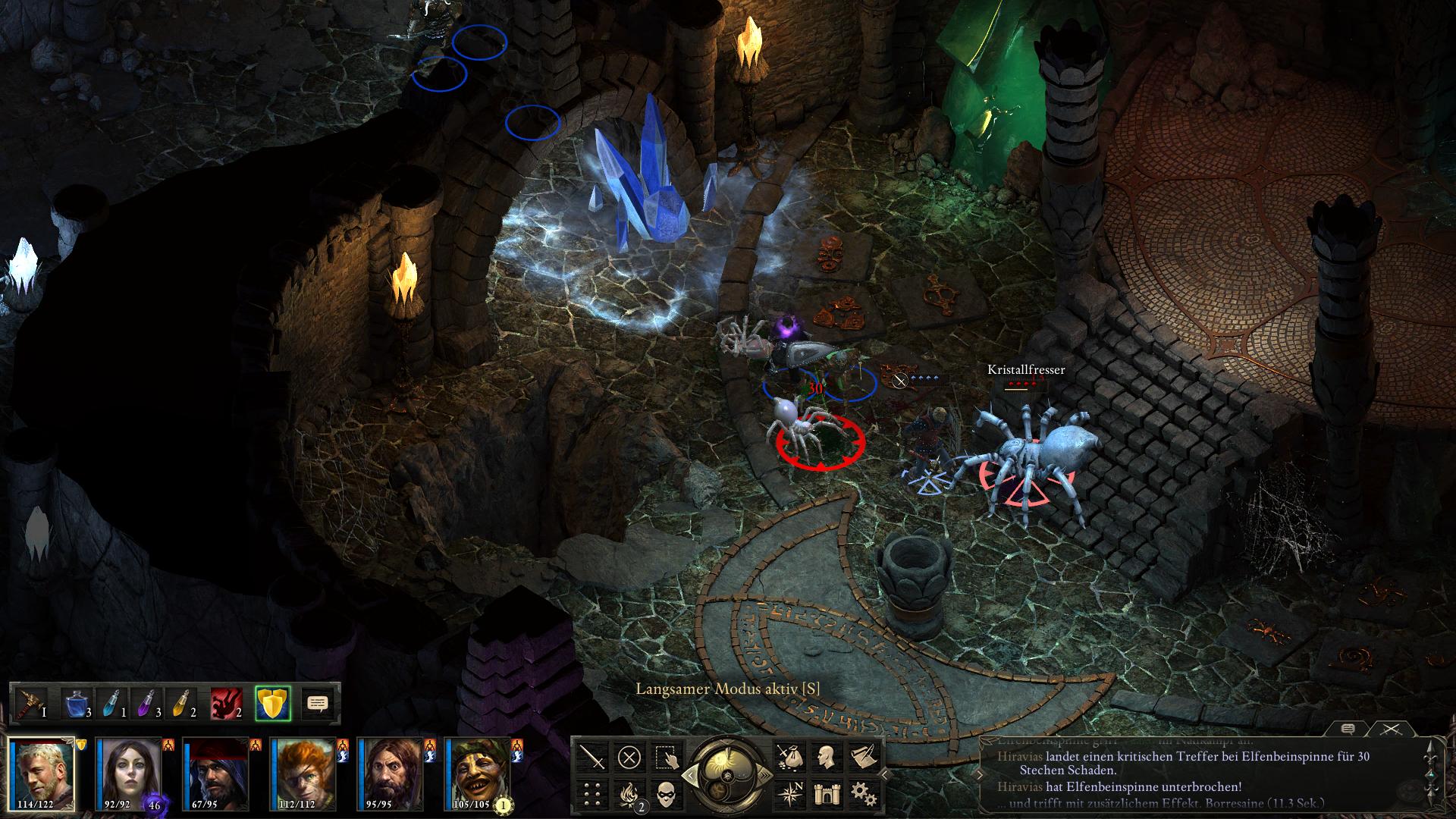Select the grinning green-hooded character portrait
This screenshot has height=819, width=1456.
pyautogui.click(x=478, y=773)
